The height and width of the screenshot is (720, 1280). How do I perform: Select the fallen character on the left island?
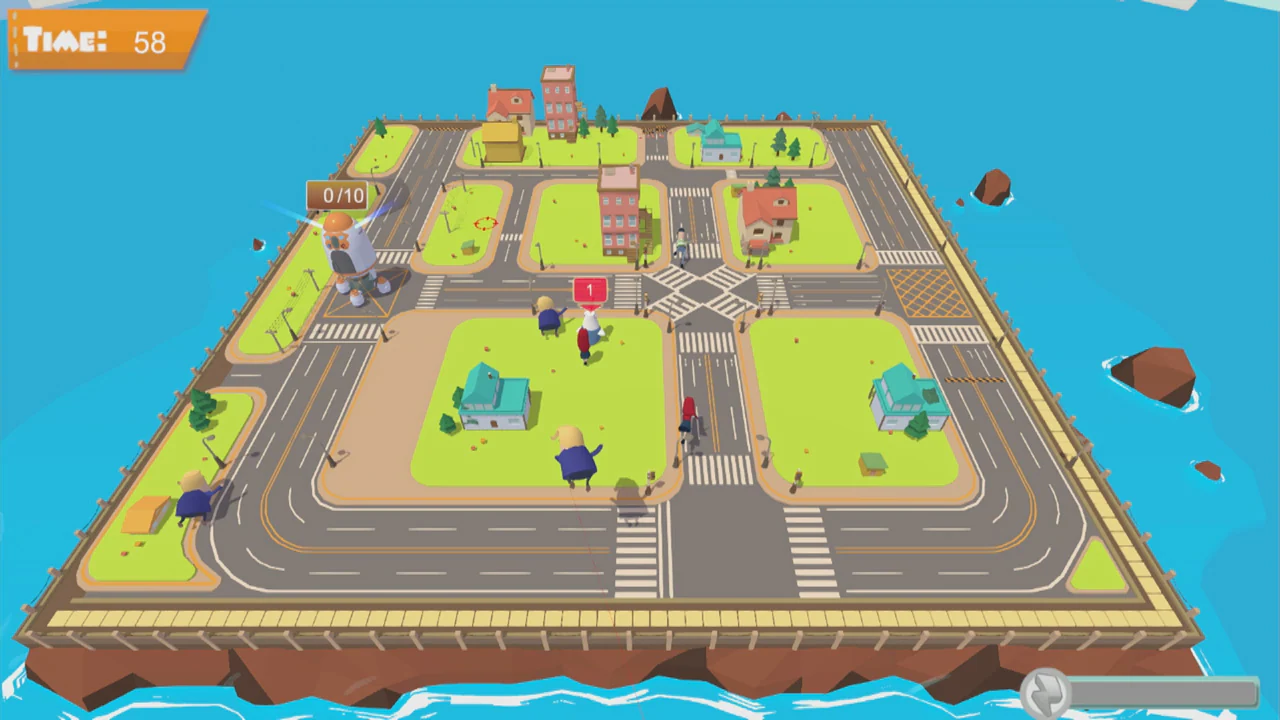(x=193, y=495)
